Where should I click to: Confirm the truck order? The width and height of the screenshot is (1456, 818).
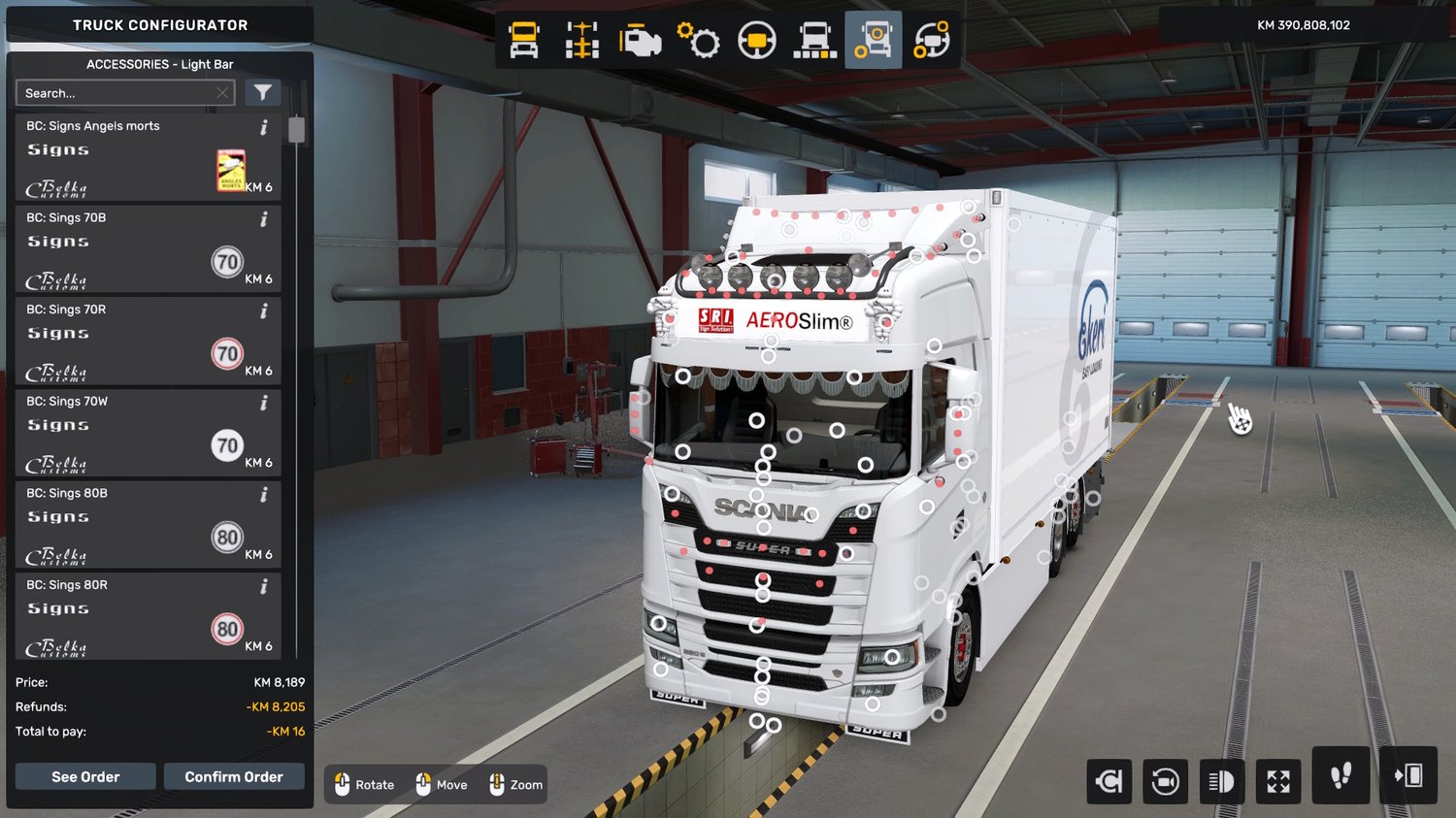tap(234, 776)
